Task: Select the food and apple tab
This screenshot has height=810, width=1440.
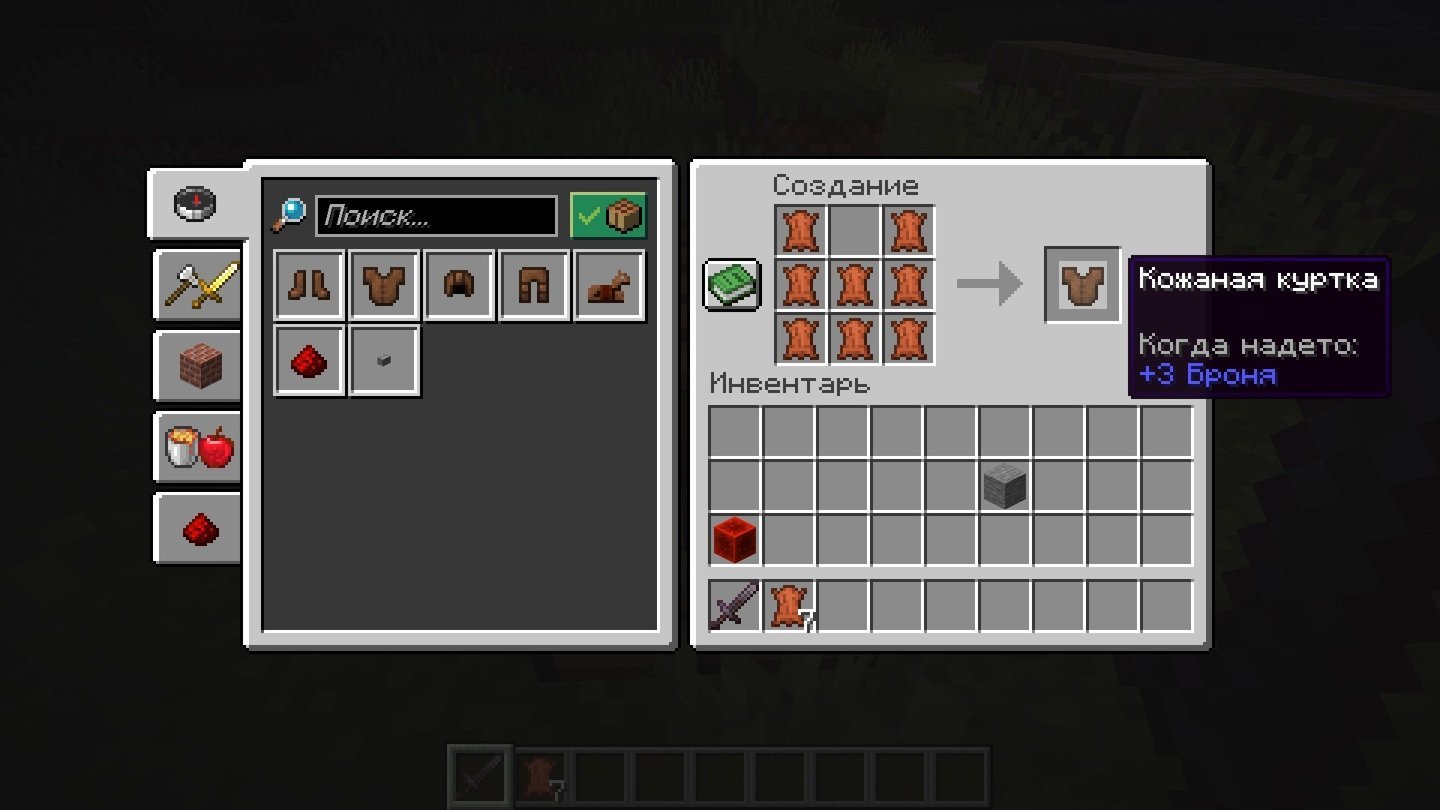Action: click(x=199, y=448)
